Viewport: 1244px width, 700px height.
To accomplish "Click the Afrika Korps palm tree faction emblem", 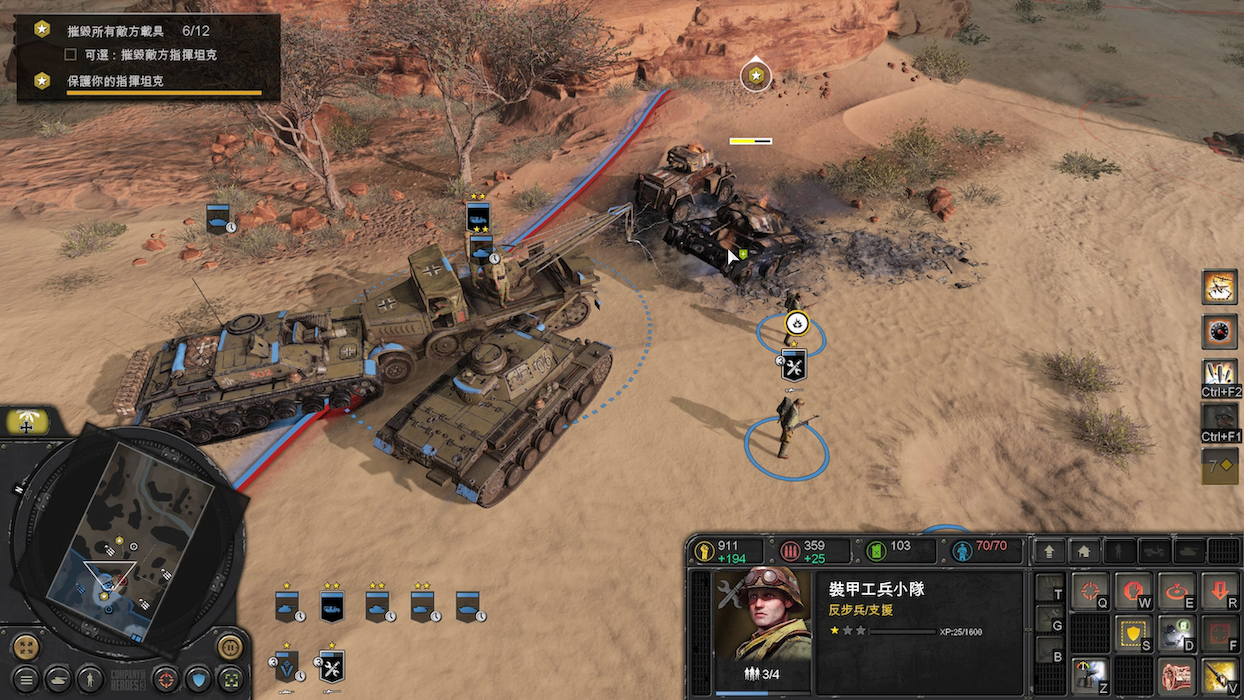I will coord(27,423).
